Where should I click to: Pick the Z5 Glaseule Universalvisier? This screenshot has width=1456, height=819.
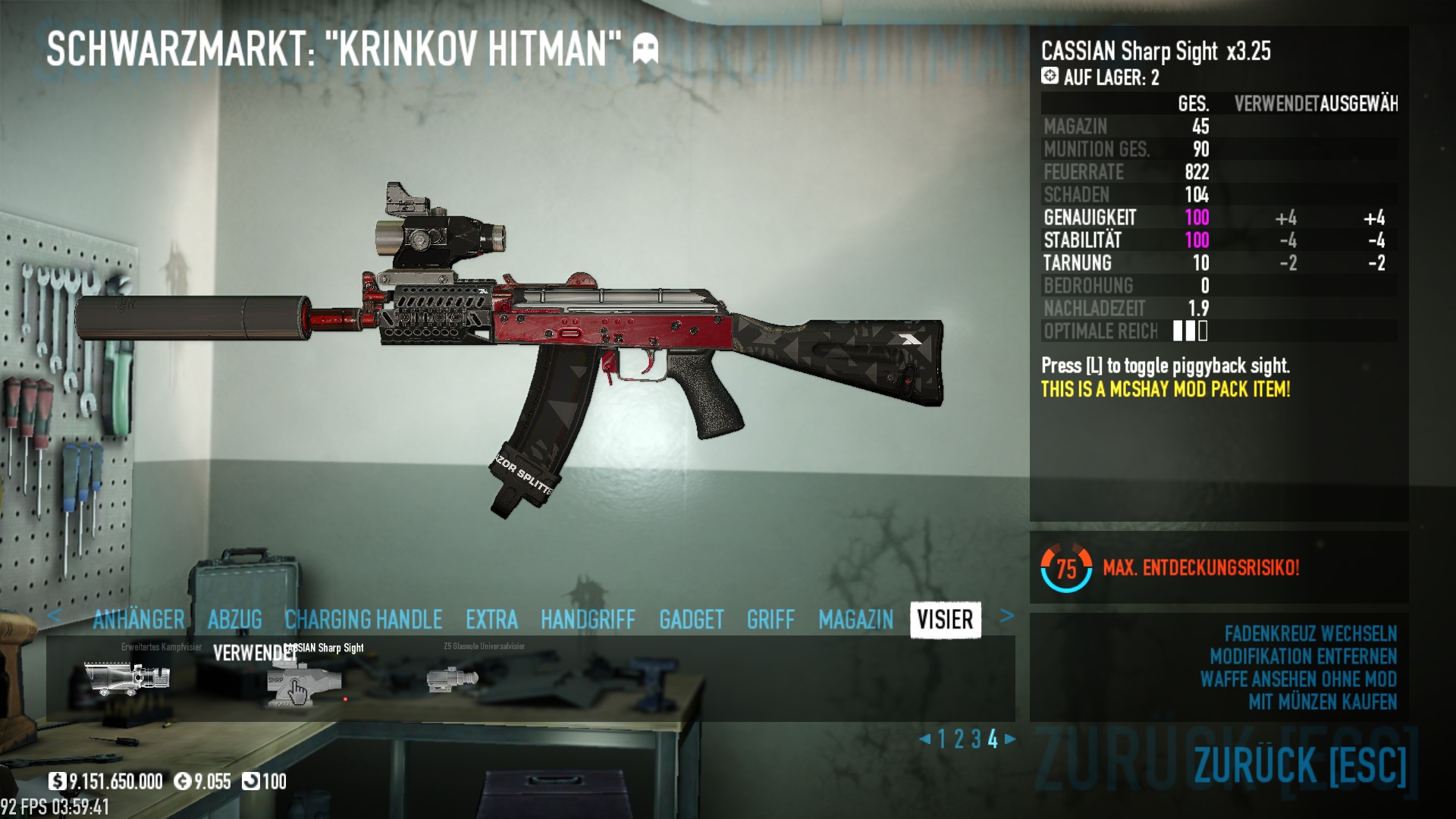point(453,678)
